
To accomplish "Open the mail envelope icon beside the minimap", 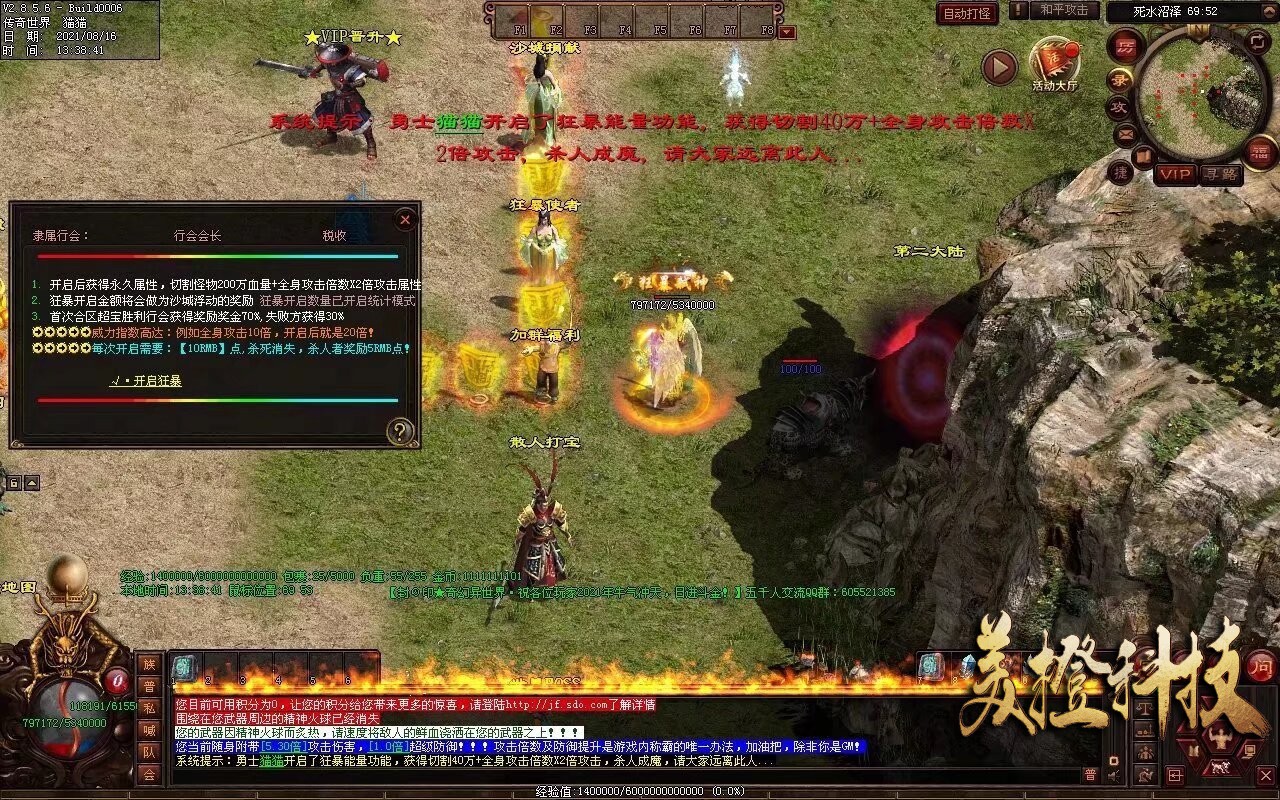I will tap(1125, 134).
